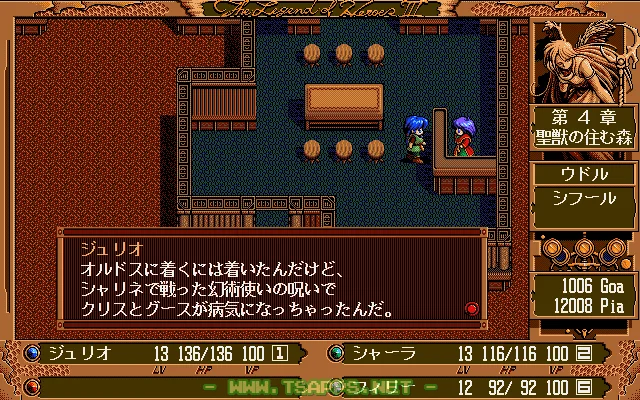640x400 pixels.
Task: Click the red dialogue continue indicator
Action: coord(472,309)
